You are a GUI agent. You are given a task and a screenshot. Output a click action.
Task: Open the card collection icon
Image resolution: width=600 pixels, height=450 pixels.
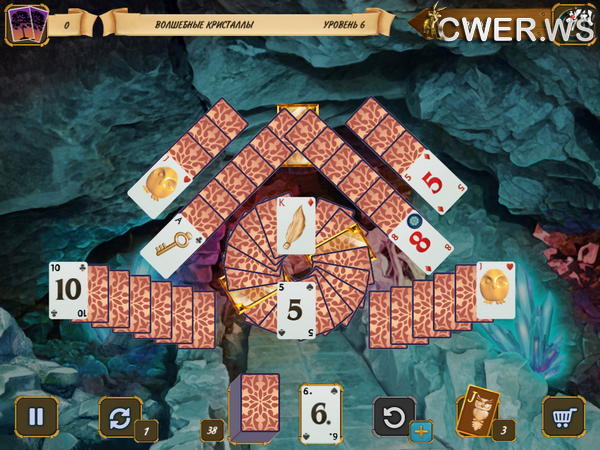tap(26, 24)
